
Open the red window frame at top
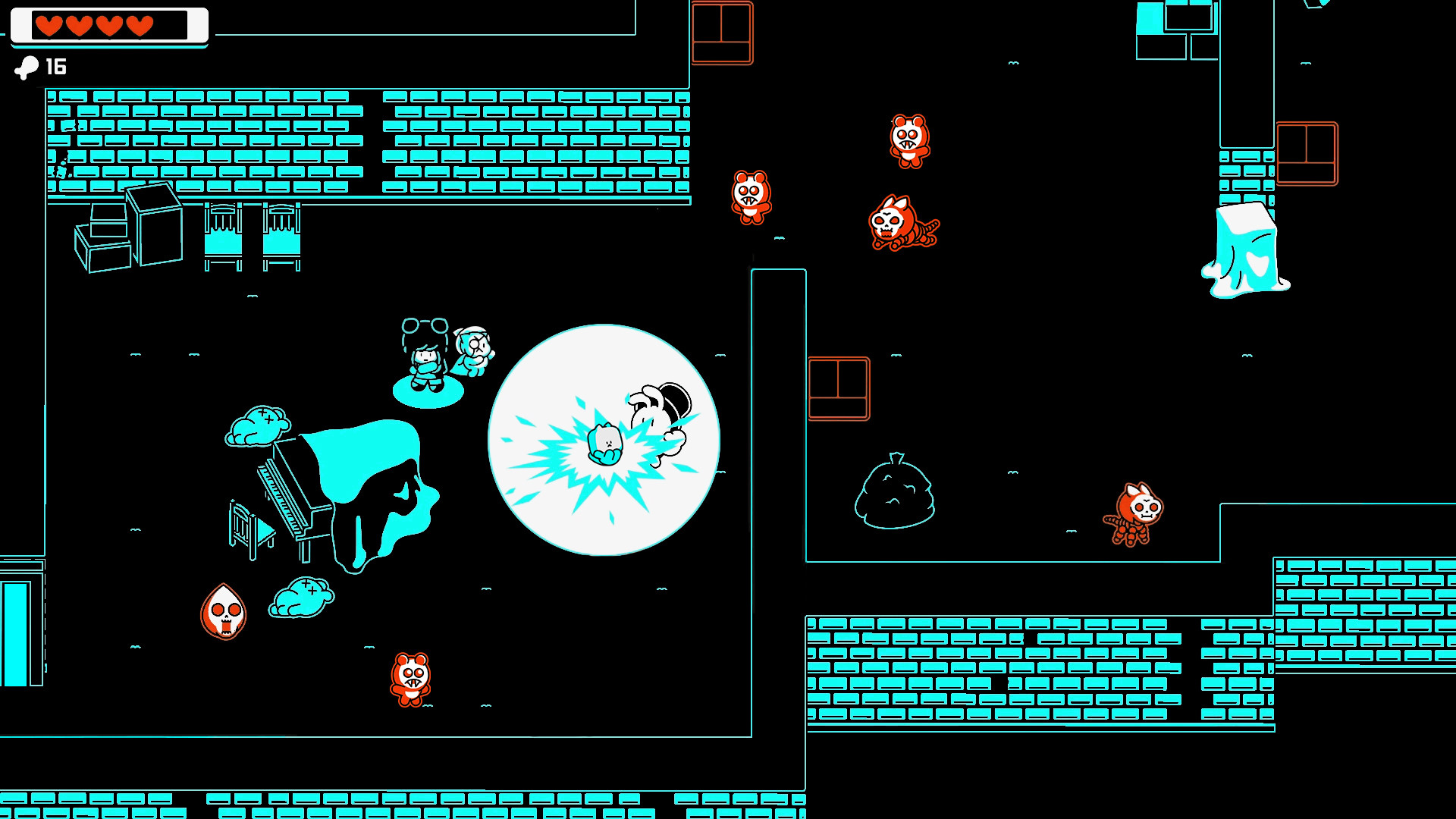tap(720, 34)
